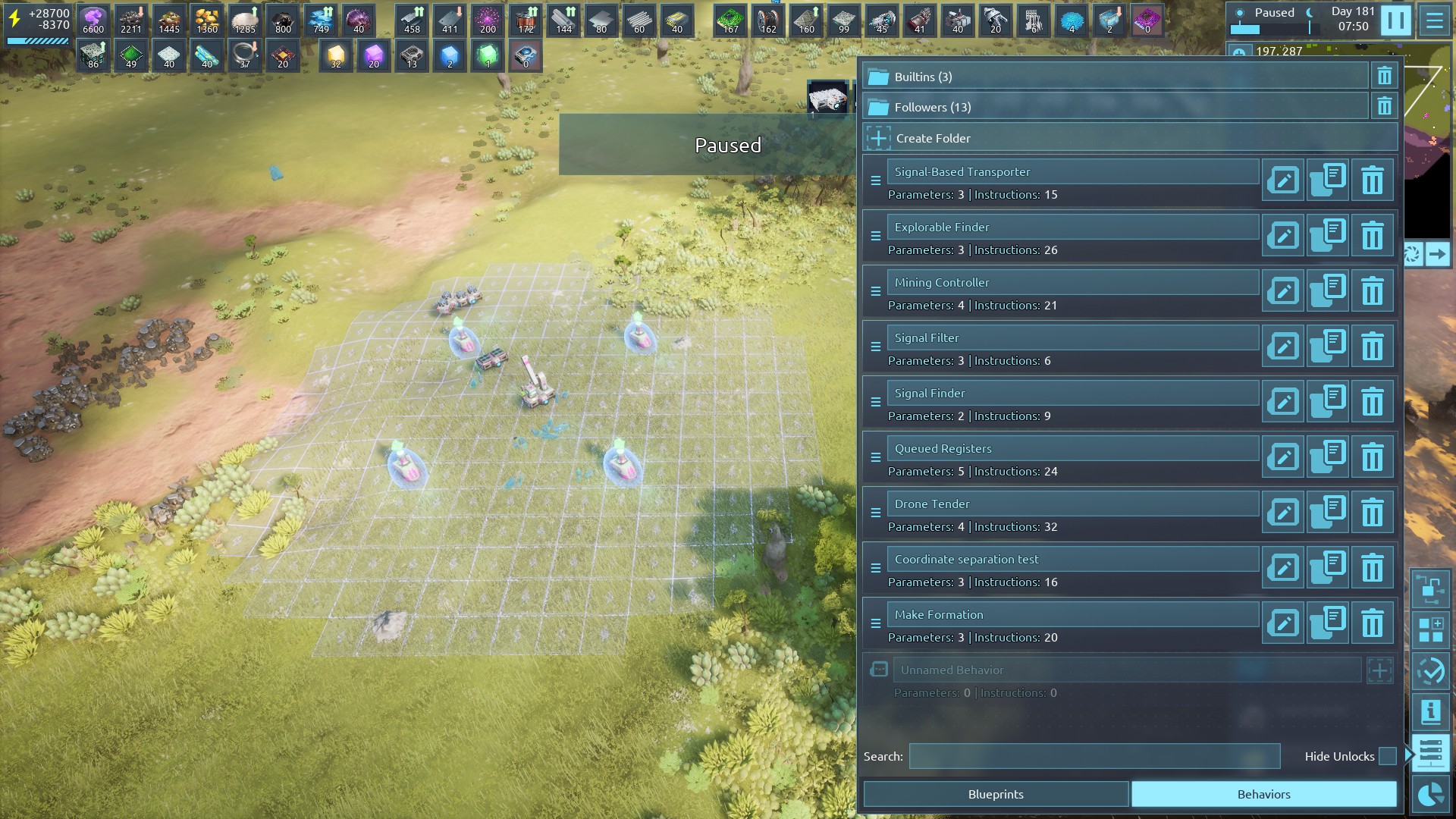Delete the Mining Controller behavior
The width and height of the screenshot is (1456, 819).
pyautogui.click(x=1372, y=291)
